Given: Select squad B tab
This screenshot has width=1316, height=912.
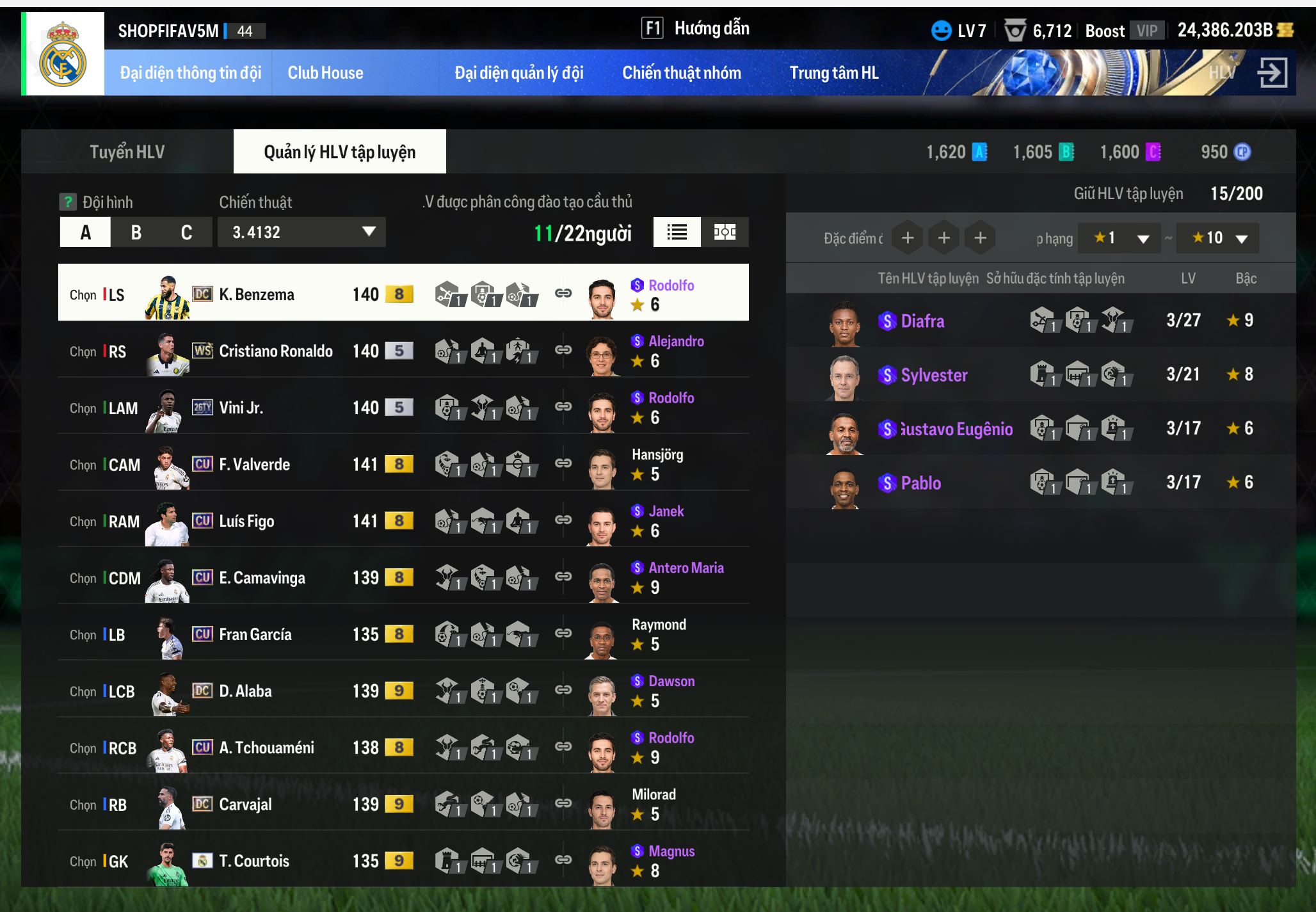Looking at the screenshot, I should (136, 232).
